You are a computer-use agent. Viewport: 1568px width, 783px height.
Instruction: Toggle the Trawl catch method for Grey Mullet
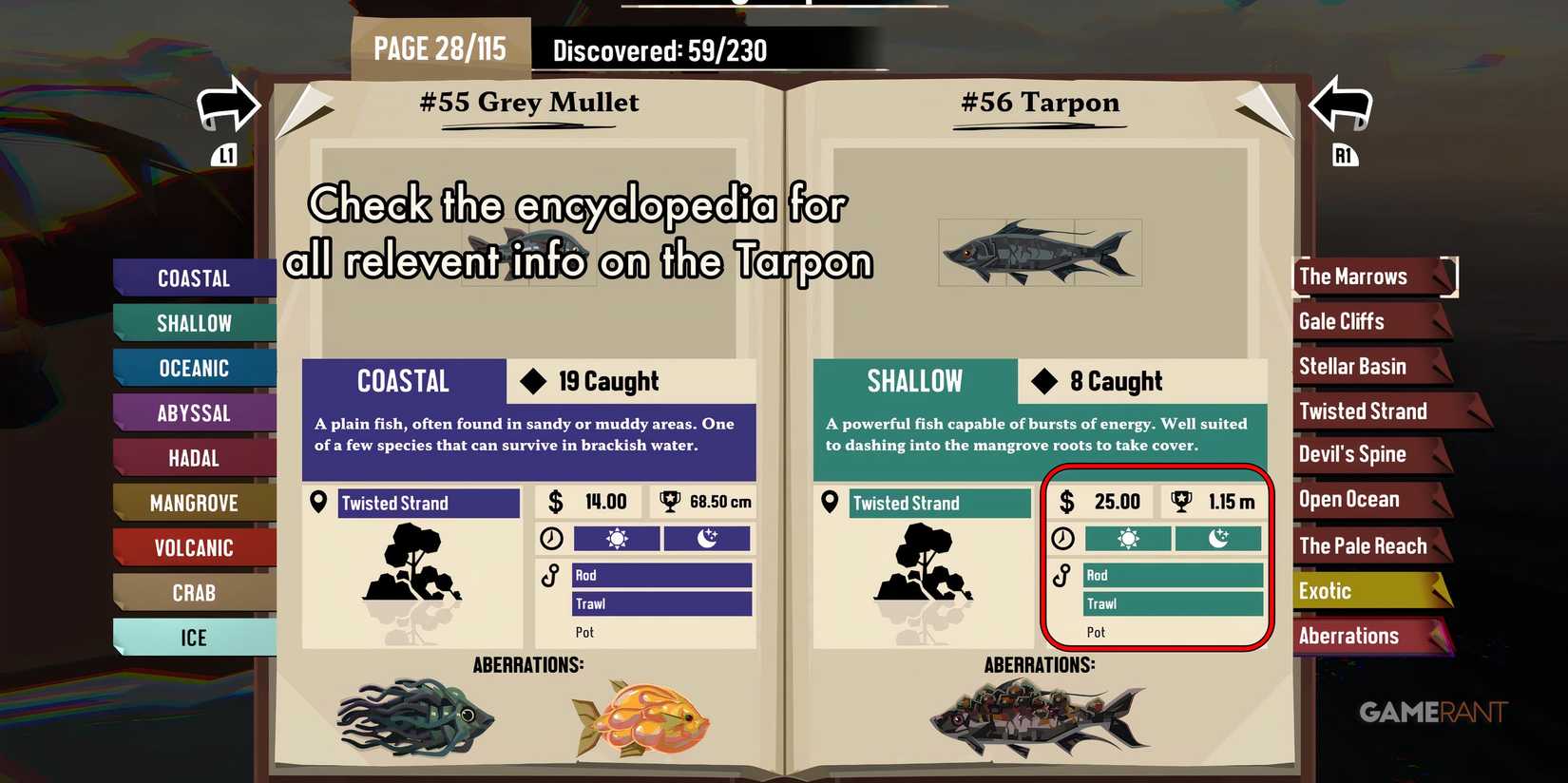coord(662,603)
